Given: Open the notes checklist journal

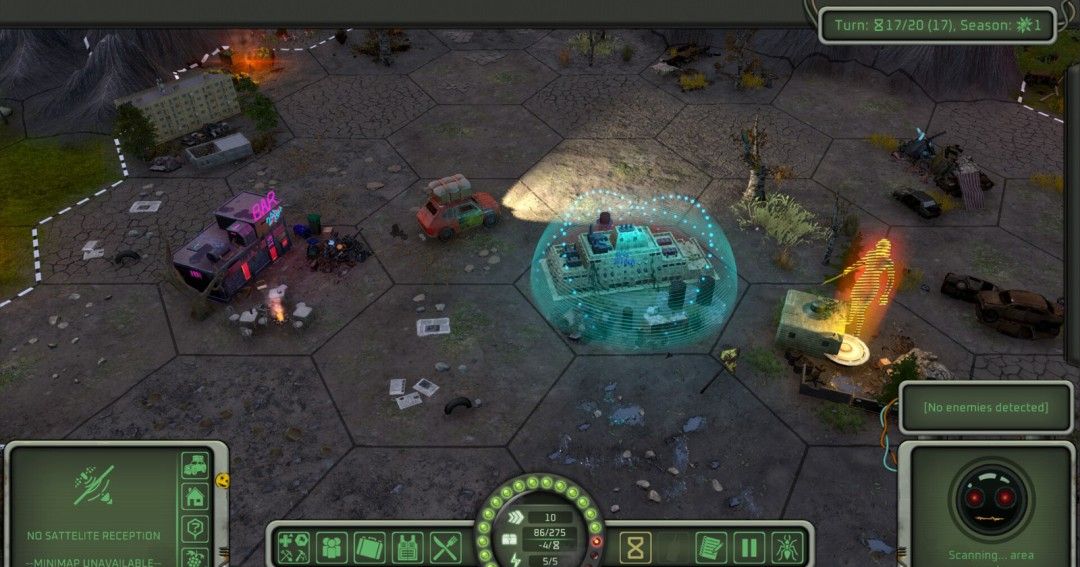Looking at the screenshot, I should coord(710,547).
